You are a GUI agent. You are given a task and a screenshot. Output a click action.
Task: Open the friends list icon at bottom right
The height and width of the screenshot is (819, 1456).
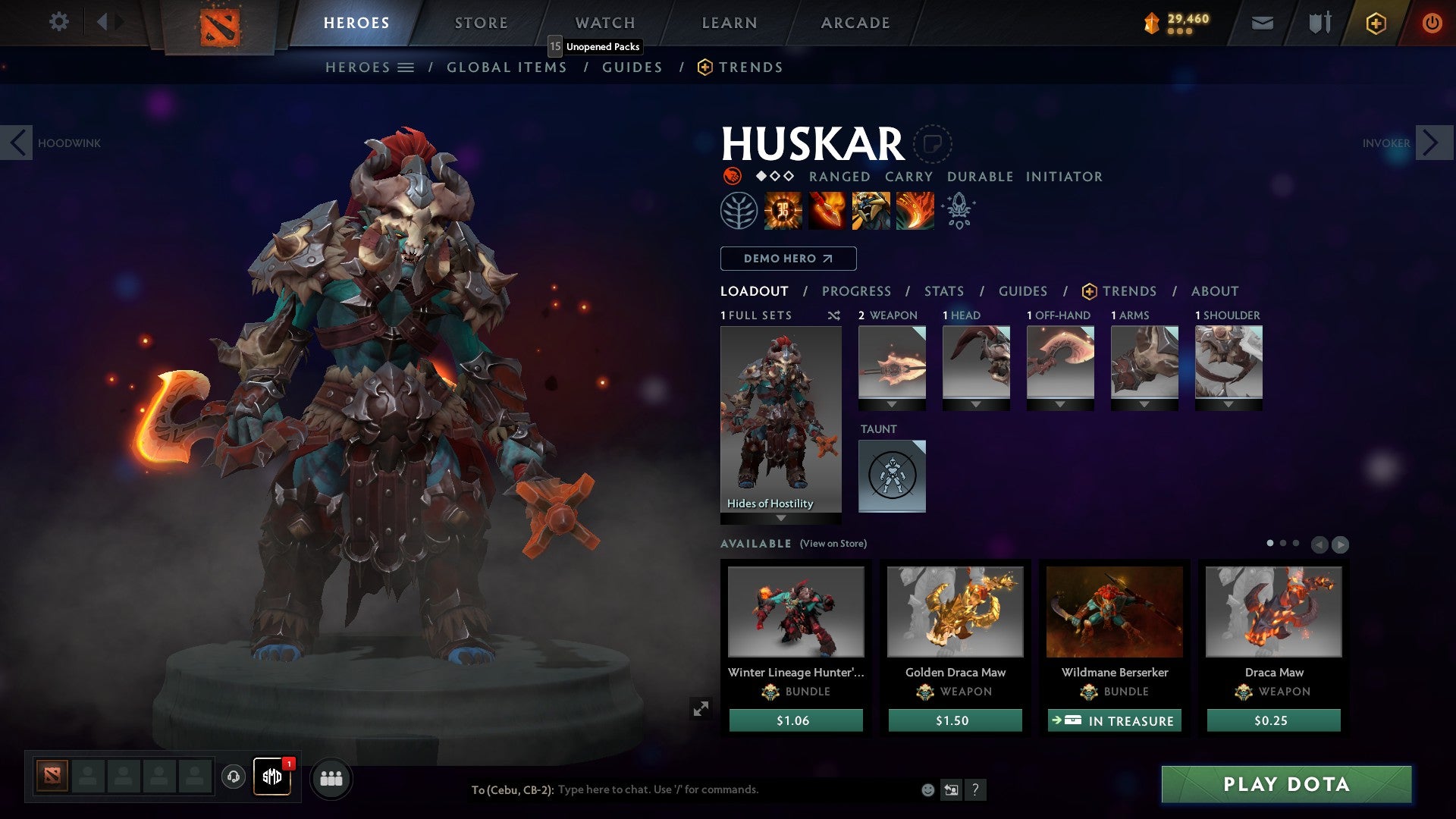[331, 778]
